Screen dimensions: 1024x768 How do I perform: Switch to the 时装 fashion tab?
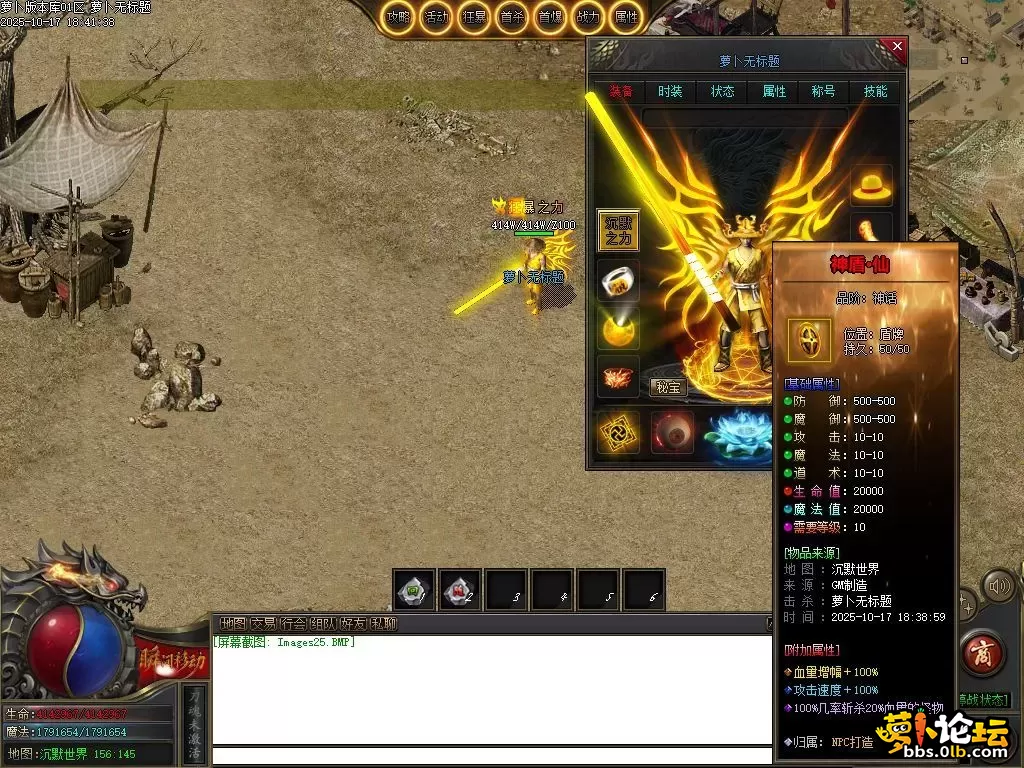click(x=670, y=91)
